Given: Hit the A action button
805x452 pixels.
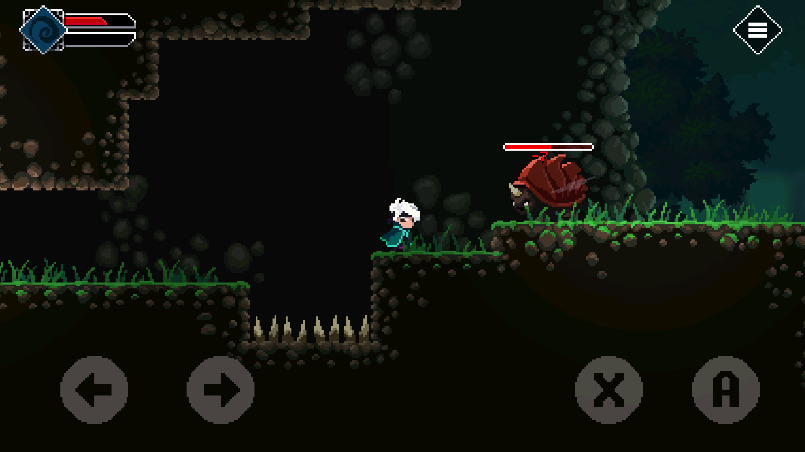Looking at the screenshot, I should coord(726,389).
